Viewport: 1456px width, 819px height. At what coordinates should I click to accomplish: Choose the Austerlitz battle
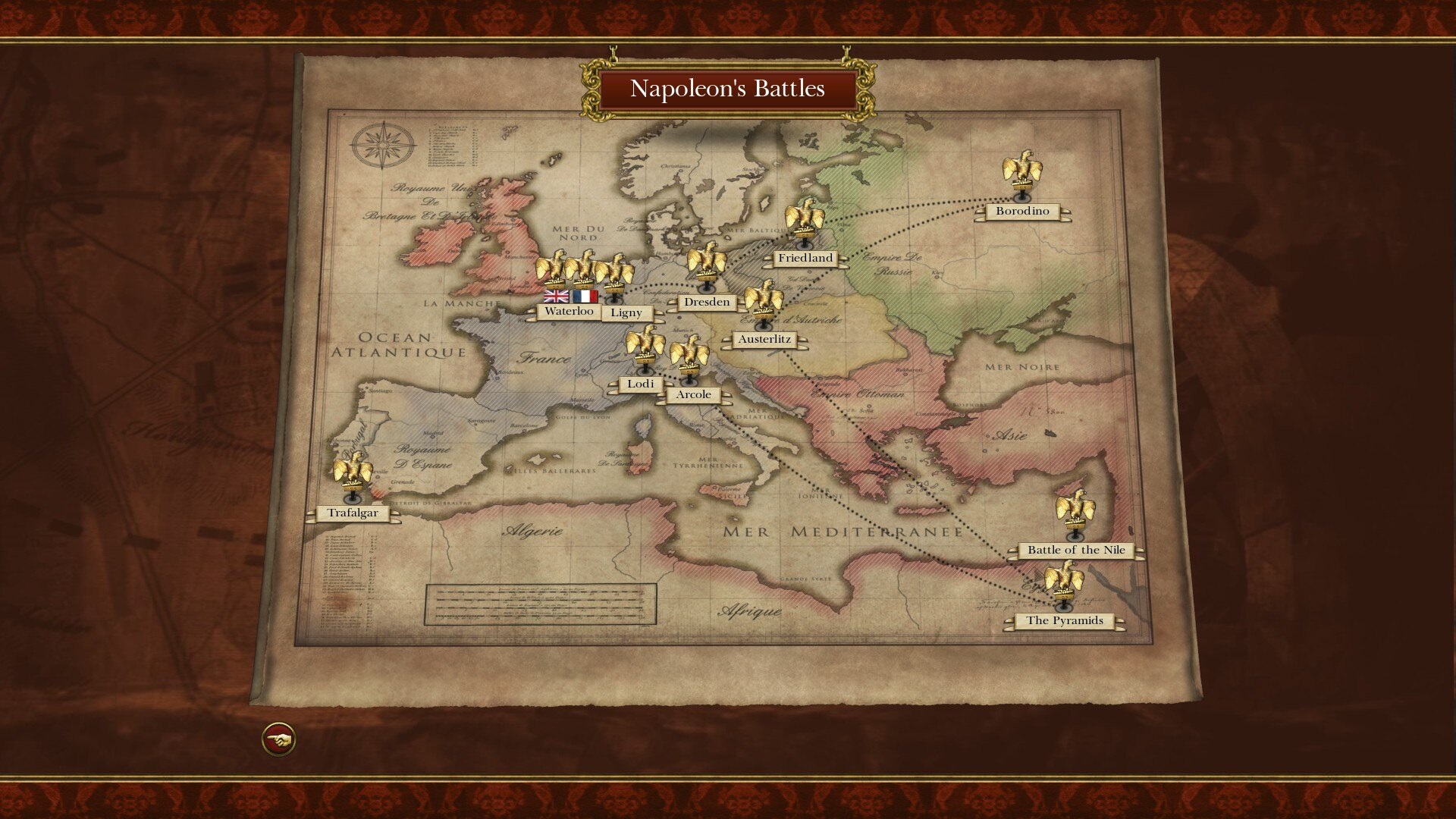coord(764,339)
